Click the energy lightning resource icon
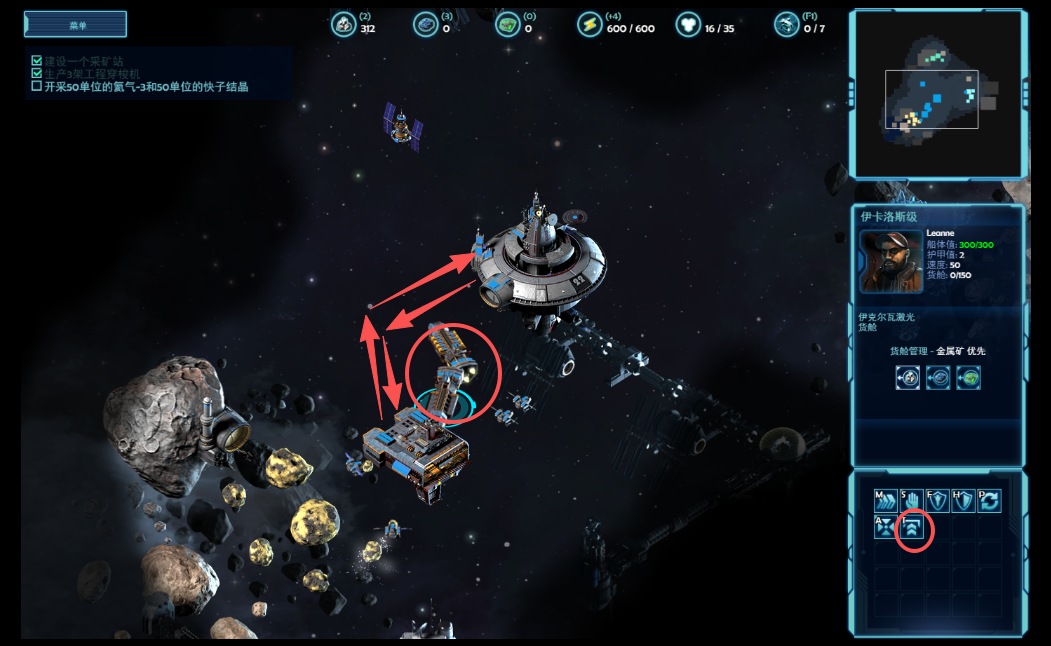The image size is (1051, 646). click(x=589, y=25)
